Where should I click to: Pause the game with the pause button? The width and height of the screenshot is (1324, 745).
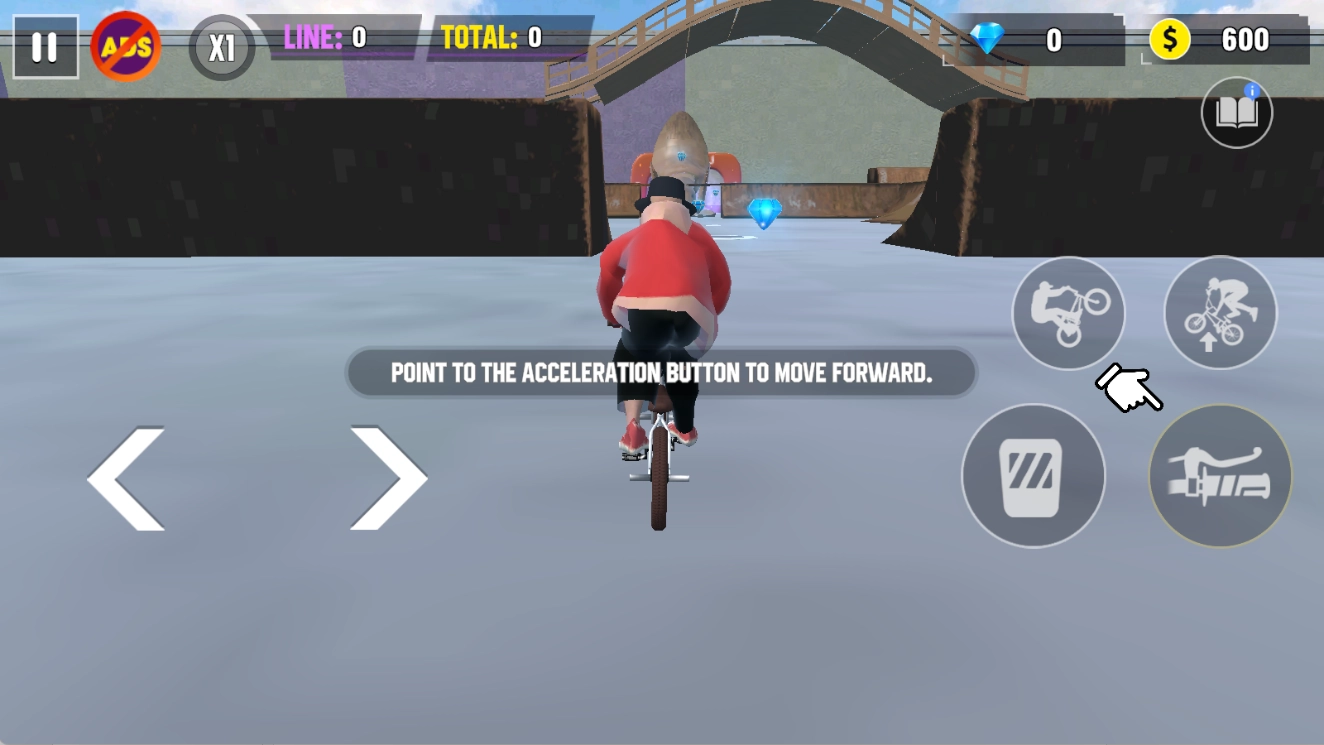[44, 45]
